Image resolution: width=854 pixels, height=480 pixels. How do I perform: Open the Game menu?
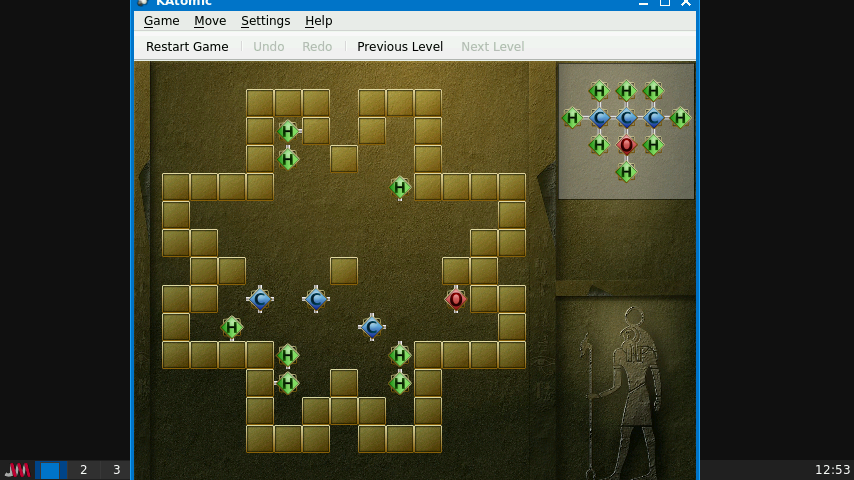tap(161, 21)
